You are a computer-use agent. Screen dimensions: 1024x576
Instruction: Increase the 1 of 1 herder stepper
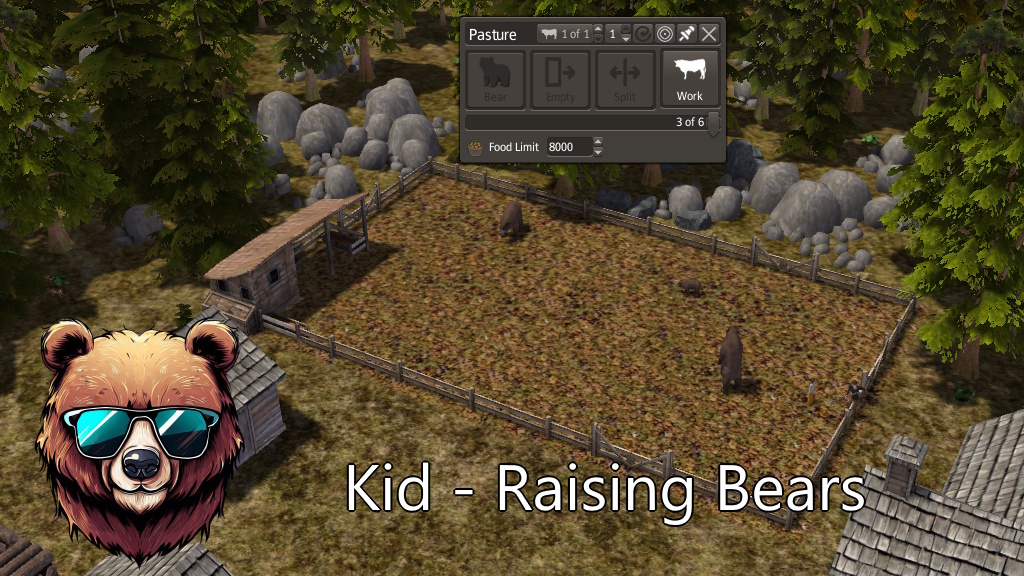tap(598, 29)
